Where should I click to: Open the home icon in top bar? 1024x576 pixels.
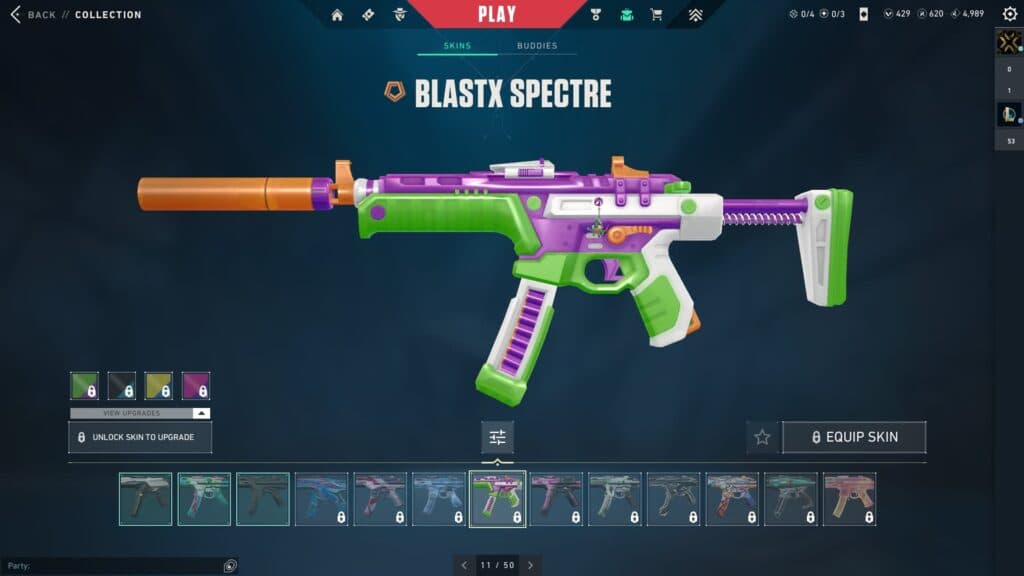[x=337, y=15]
